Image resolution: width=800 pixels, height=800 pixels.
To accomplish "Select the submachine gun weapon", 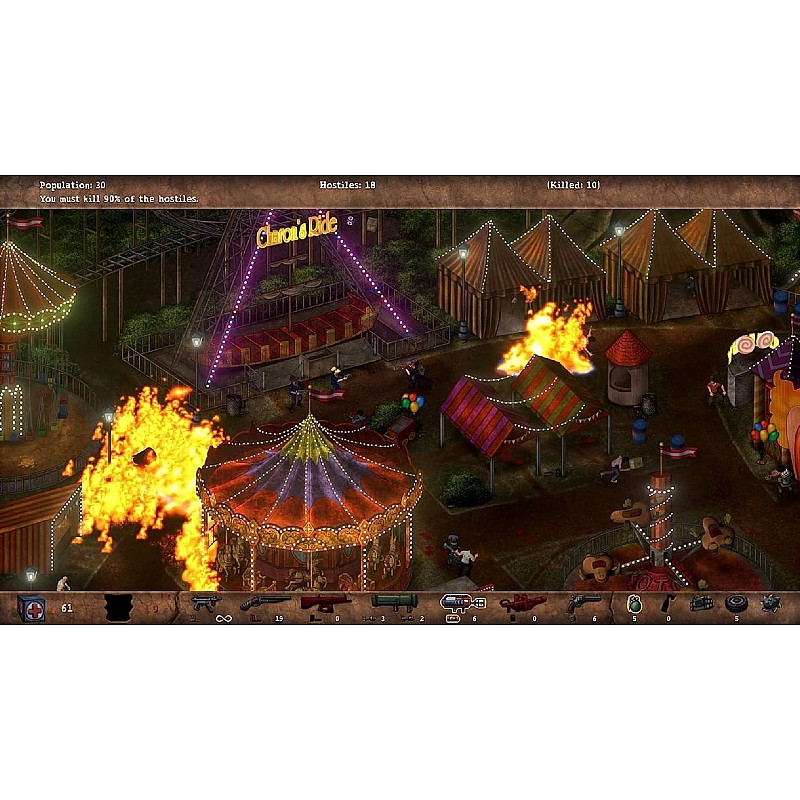I will pos(205,603).
